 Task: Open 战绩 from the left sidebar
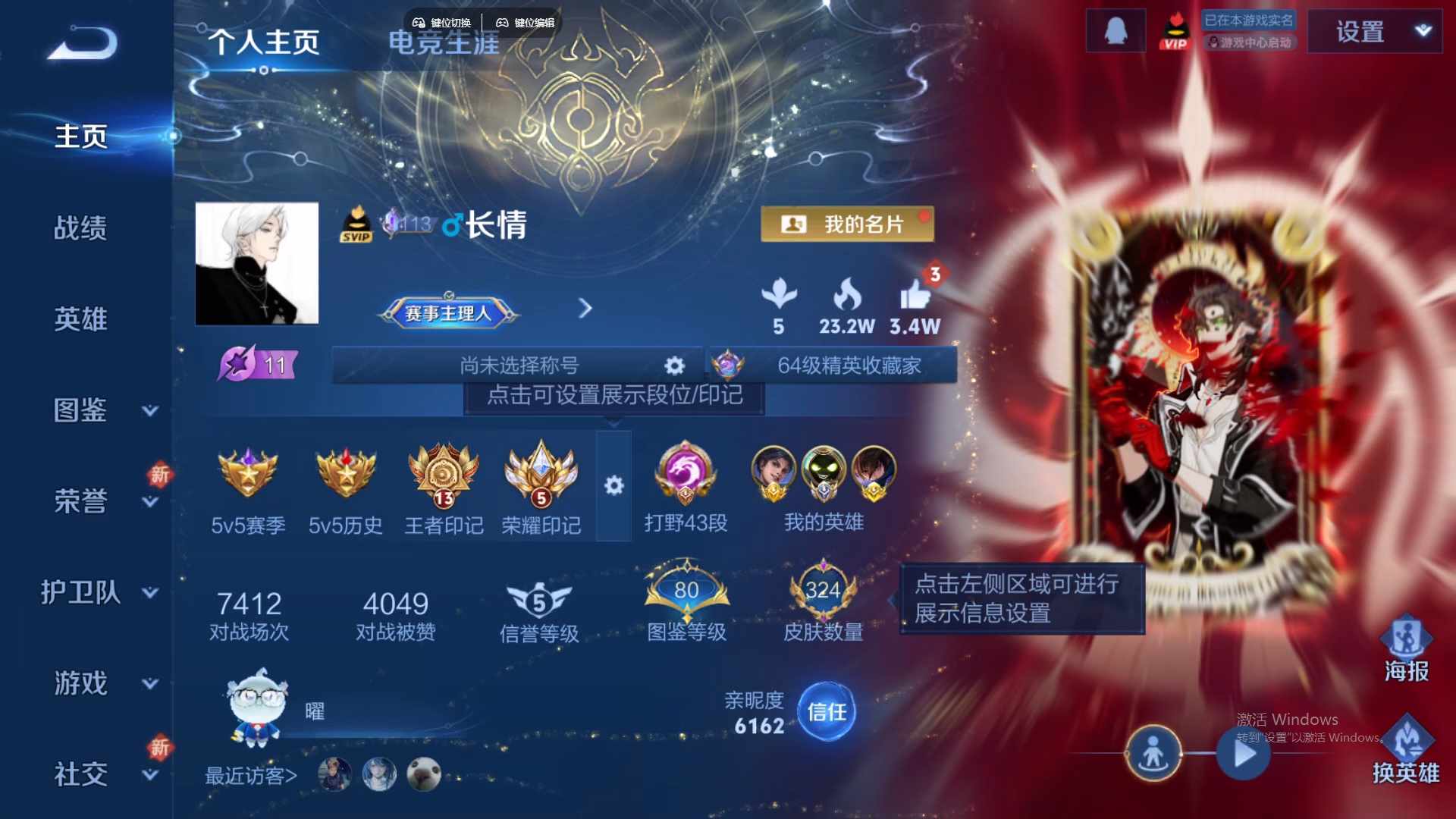pyautogui.click(x=81, y=227)
